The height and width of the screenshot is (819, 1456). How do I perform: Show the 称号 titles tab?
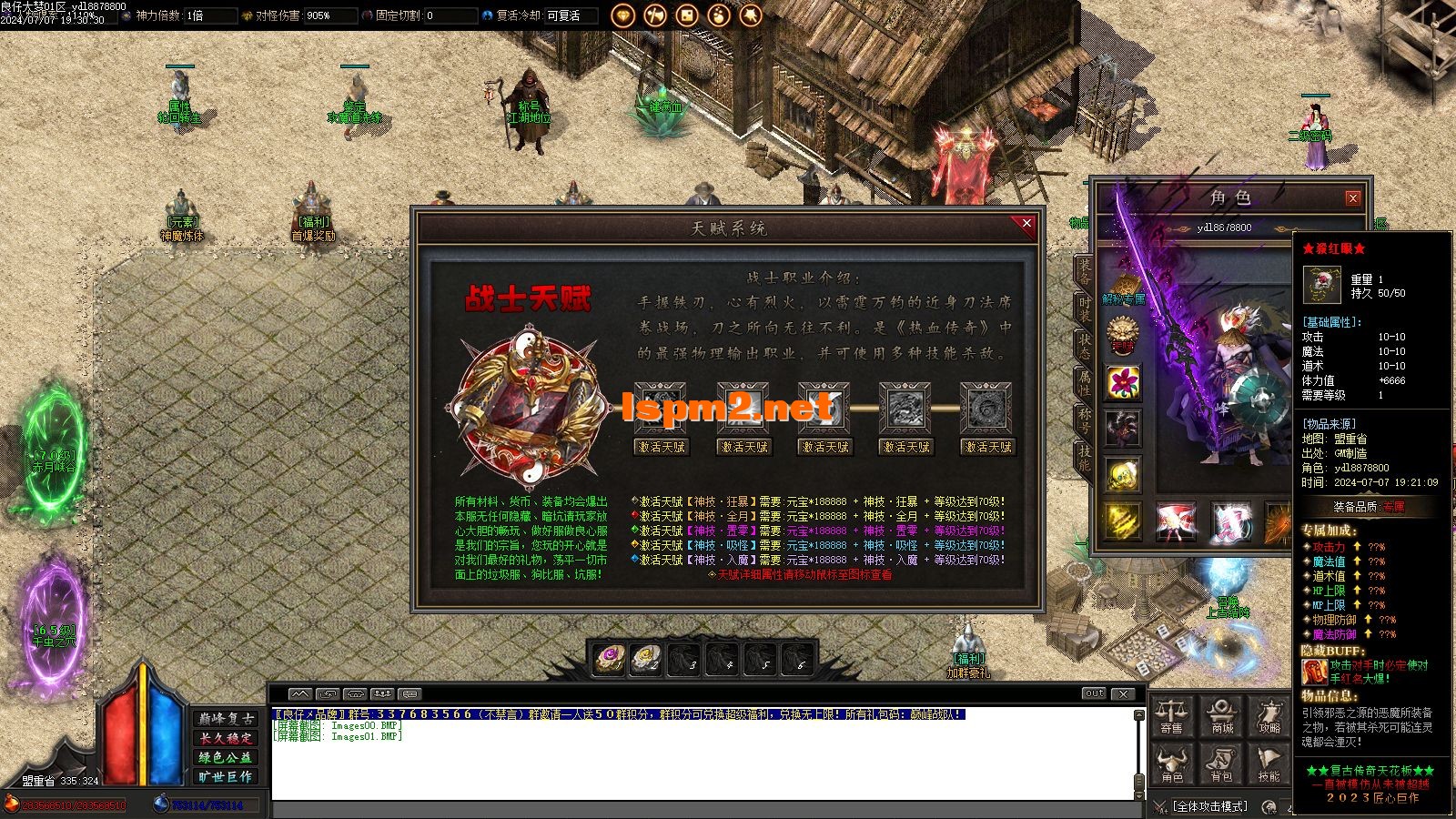pyautogui.click(x=1085, y=419)
